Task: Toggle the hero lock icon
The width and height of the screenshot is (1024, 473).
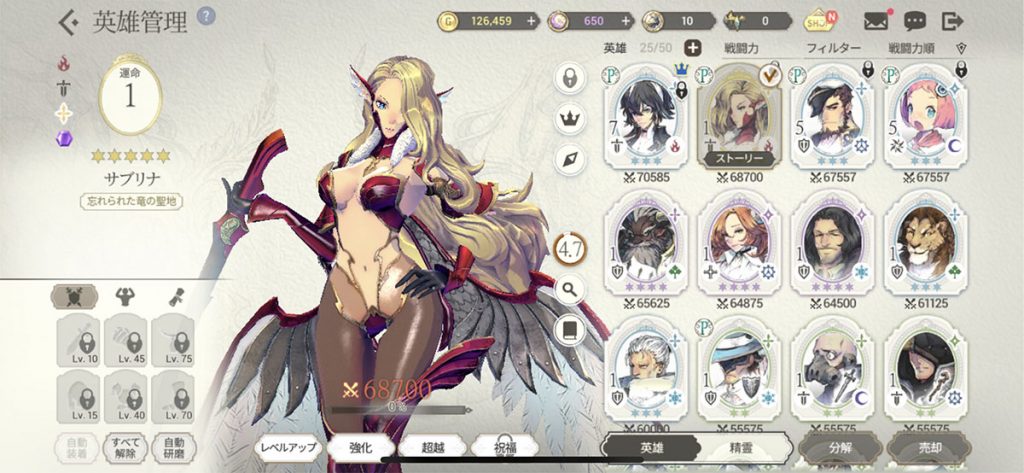Action: coord(569,78)
